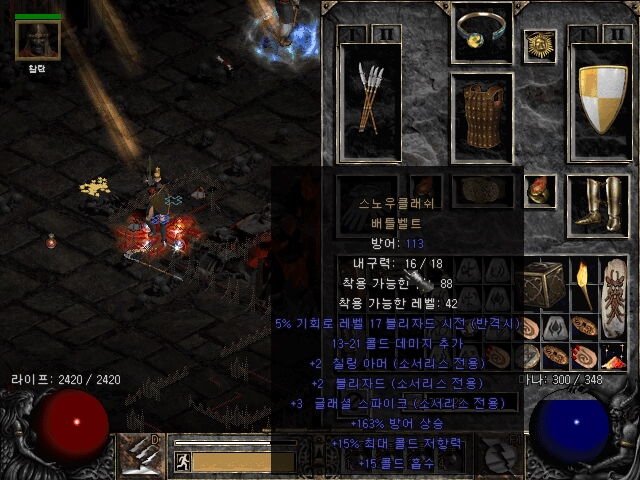
Task: Open the left-click skill selector
Action: 139,456
